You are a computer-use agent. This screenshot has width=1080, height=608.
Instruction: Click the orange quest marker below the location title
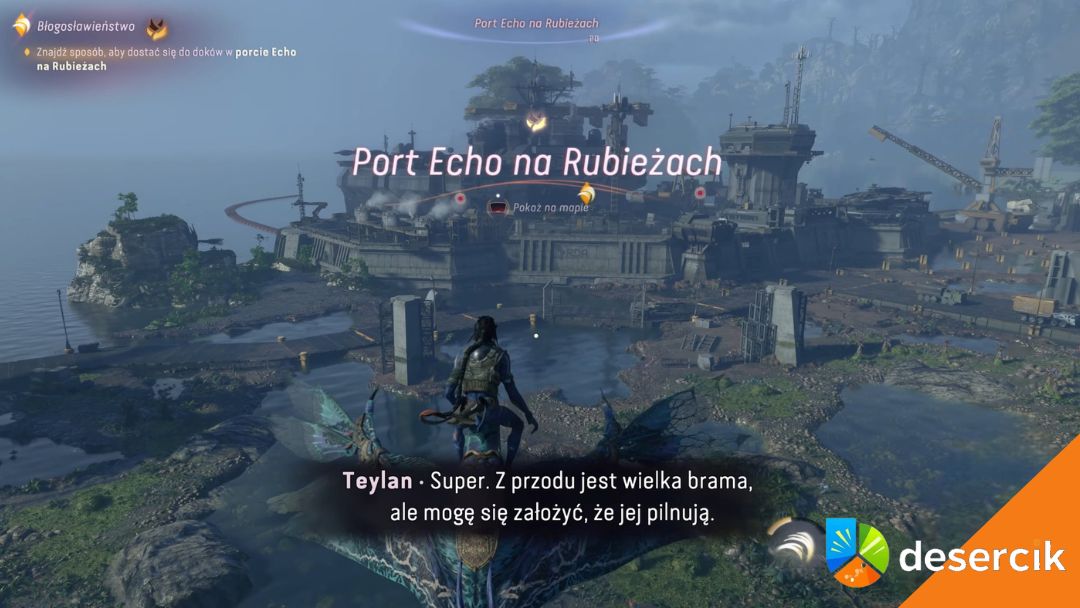click(x=587, y=193)
